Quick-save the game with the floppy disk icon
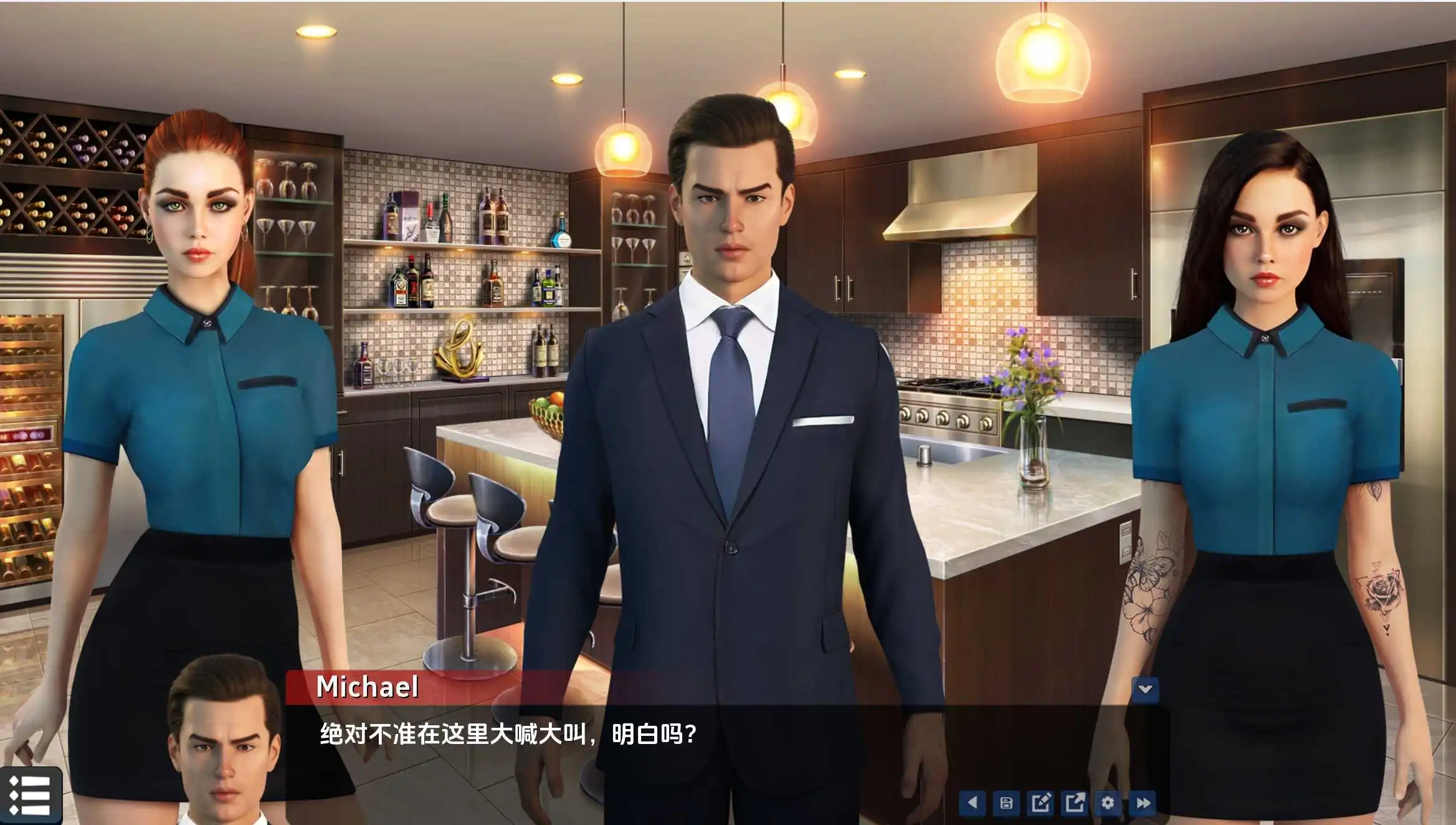This screenshot has height=825, width=1456. [1007, 803]
